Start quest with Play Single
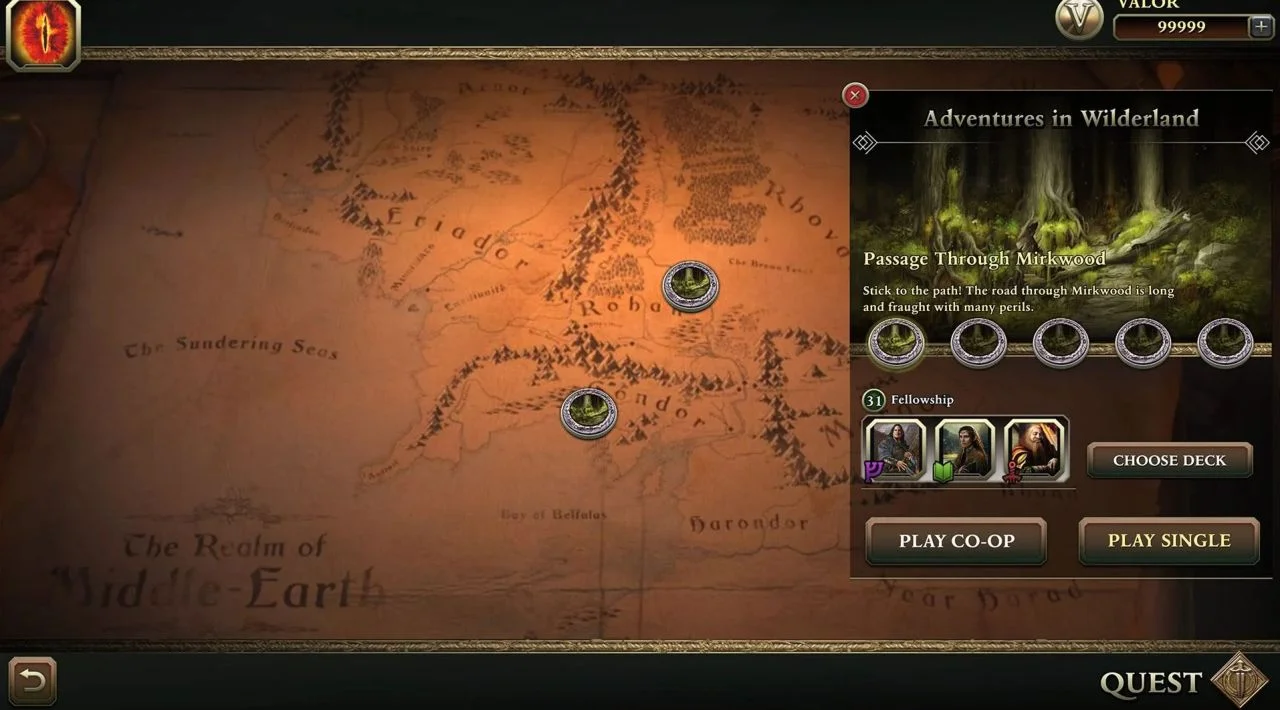The height and width of the screenshot is (710, 1280). pyautogui.click(x=1168, y=541)
